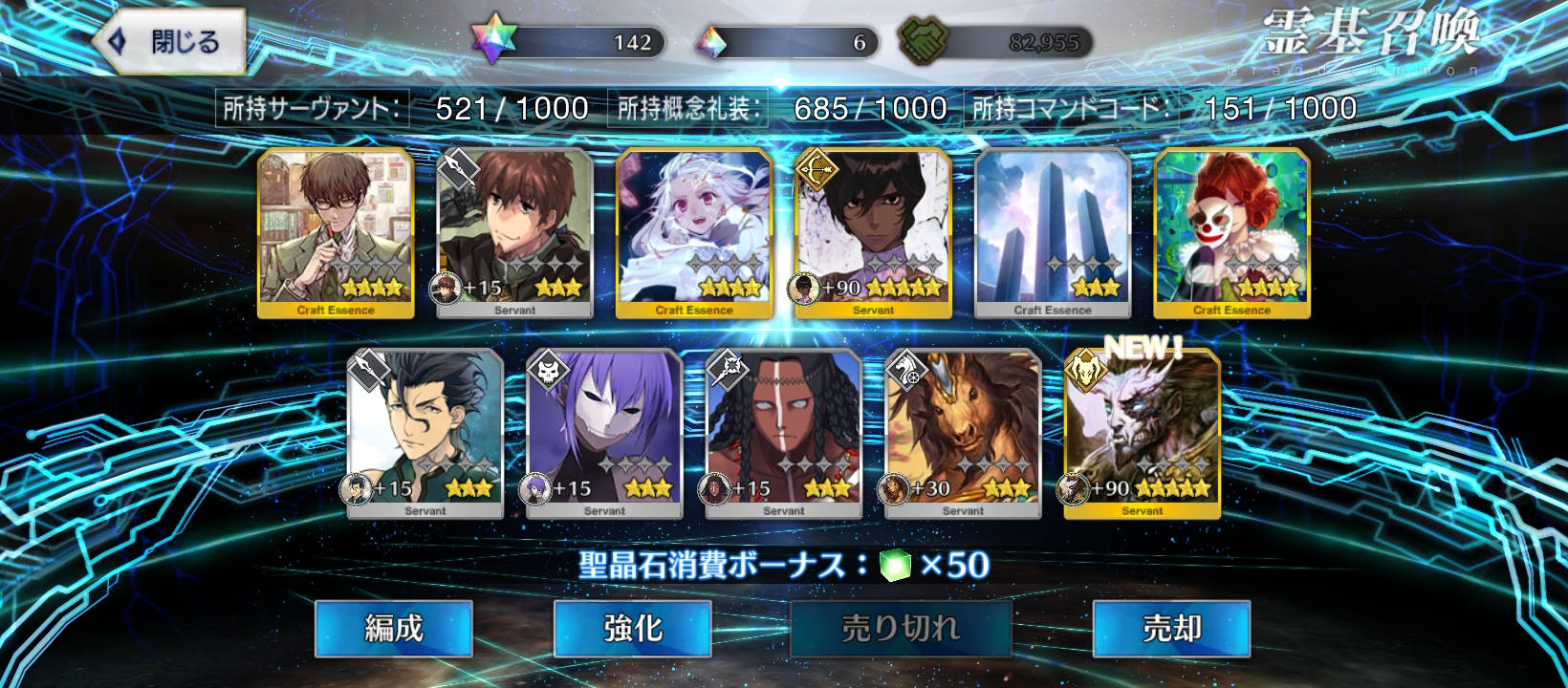Screen dimensions: 1568x688
Task: Select the NEW five-star horned Servant card
Action: [x=1143, y=433]
